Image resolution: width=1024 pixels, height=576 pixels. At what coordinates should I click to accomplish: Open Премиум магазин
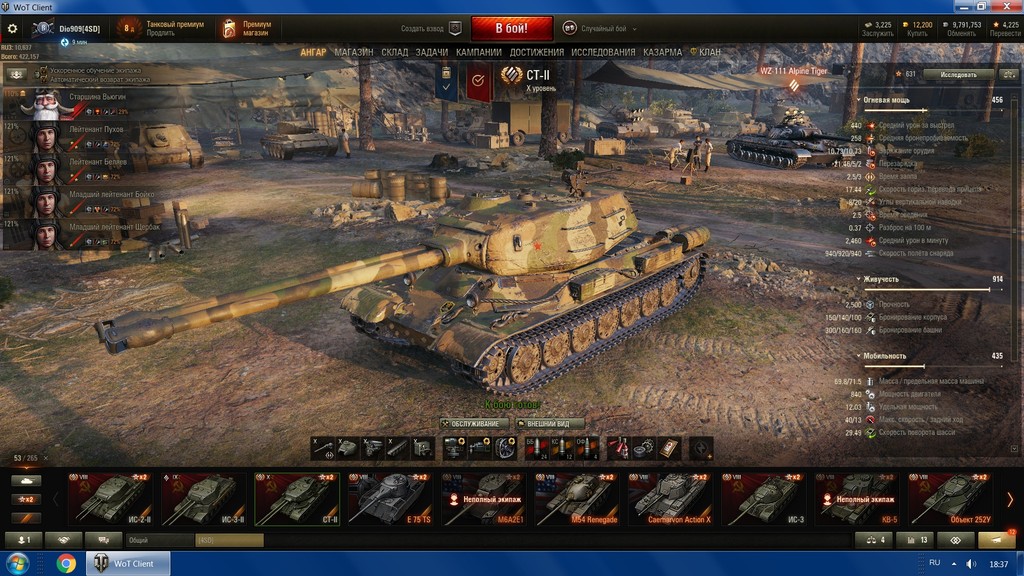tap(245, 28)
